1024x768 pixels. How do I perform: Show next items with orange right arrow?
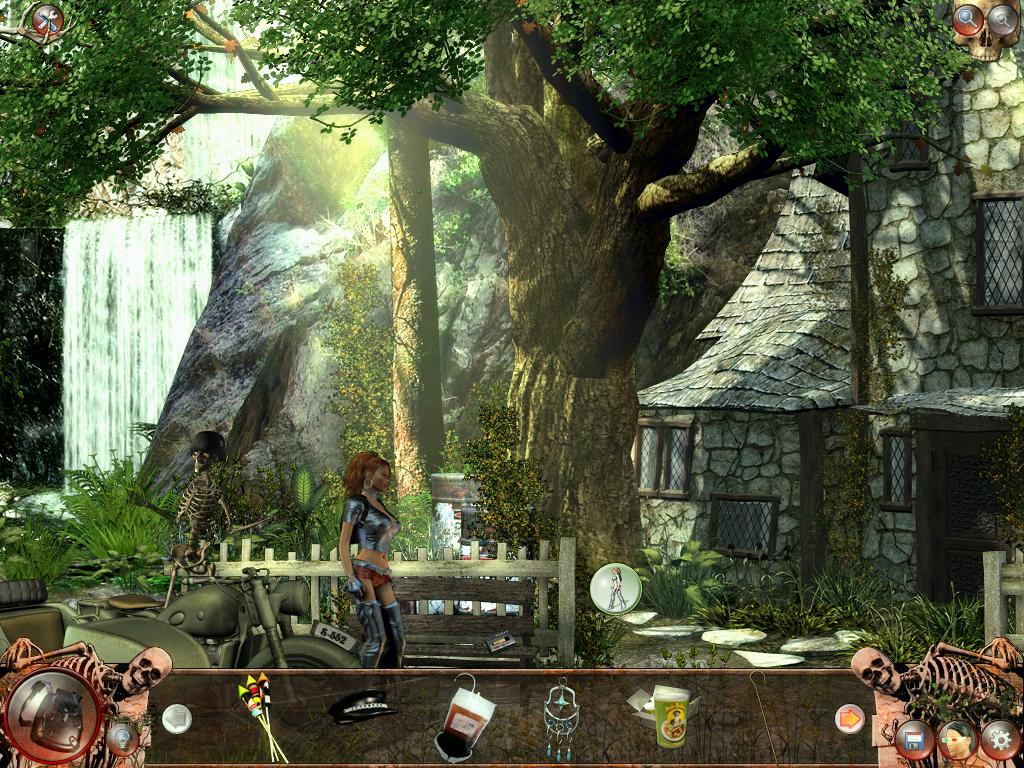coord(849,718)
